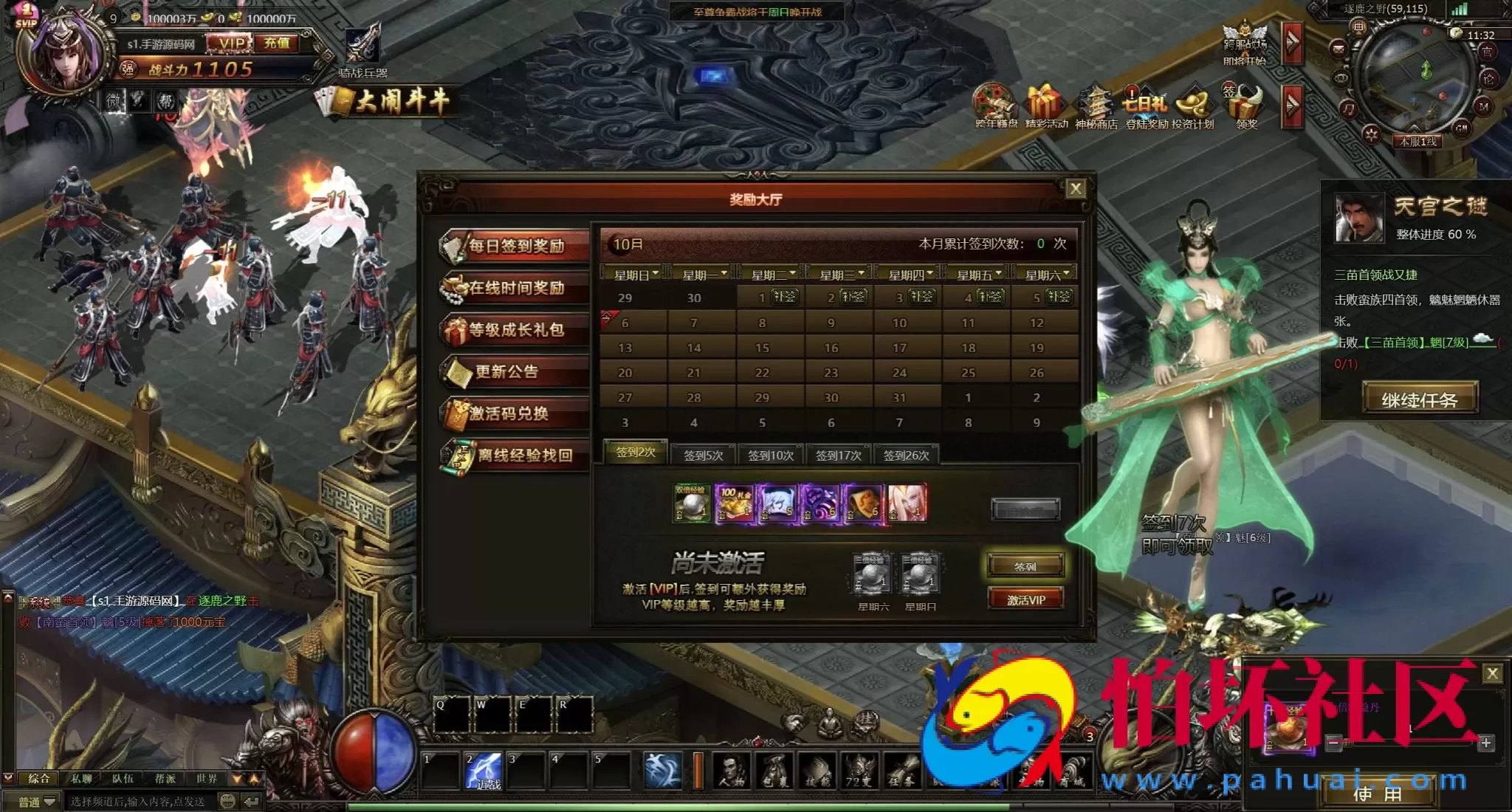Screen dimensions: 1512x812
Task: Click the chat message input field
Action: [x=140, y=802]
